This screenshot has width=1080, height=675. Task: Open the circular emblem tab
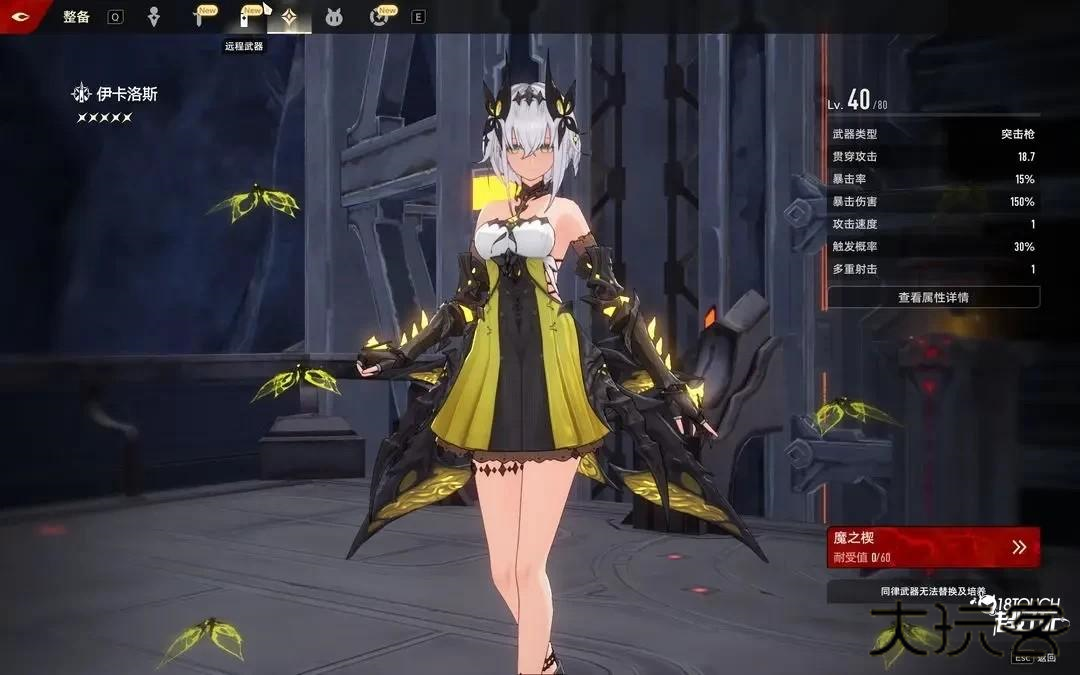(378, 17)
